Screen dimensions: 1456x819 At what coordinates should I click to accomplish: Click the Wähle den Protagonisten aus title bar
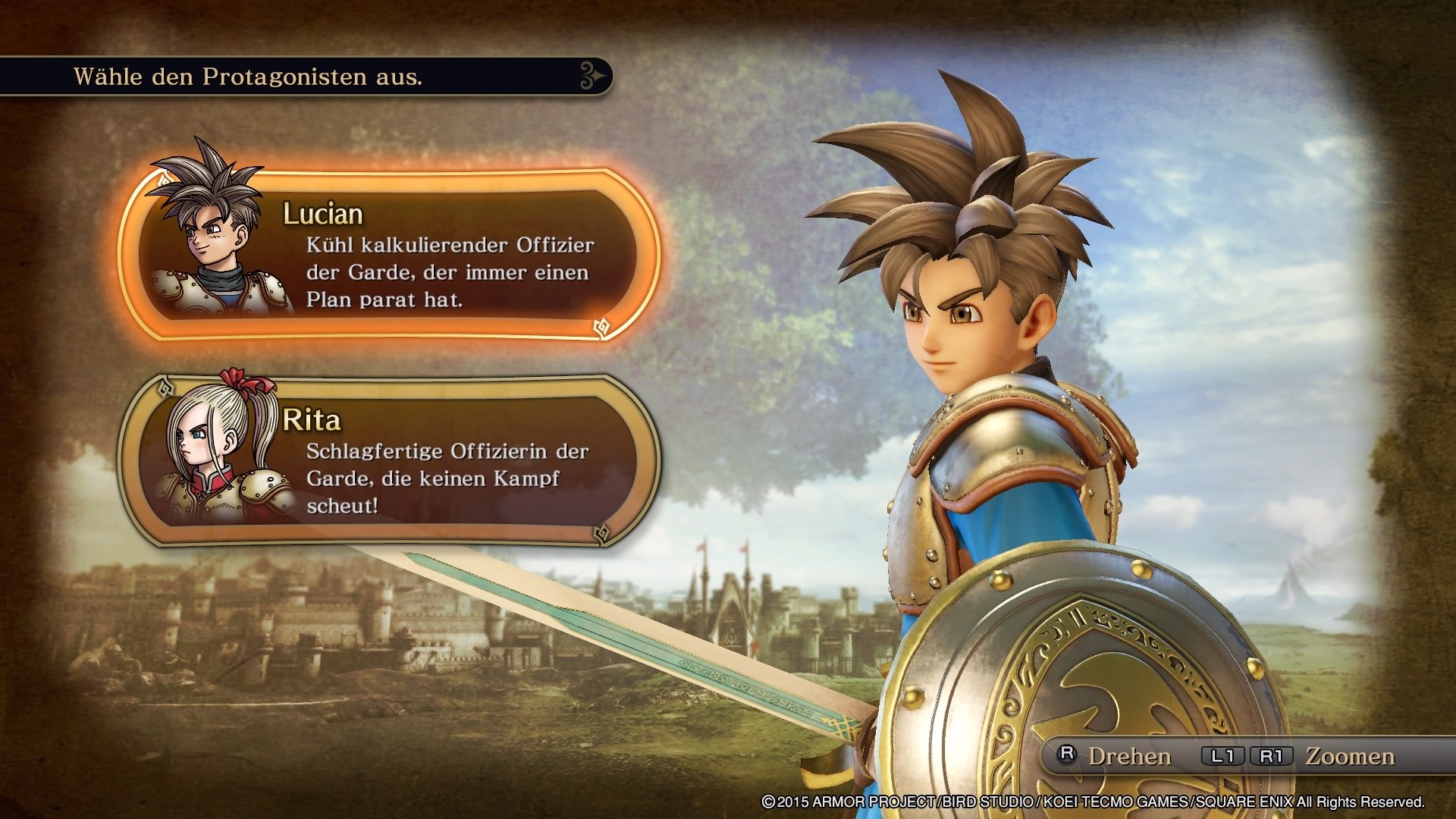(250, 75)
